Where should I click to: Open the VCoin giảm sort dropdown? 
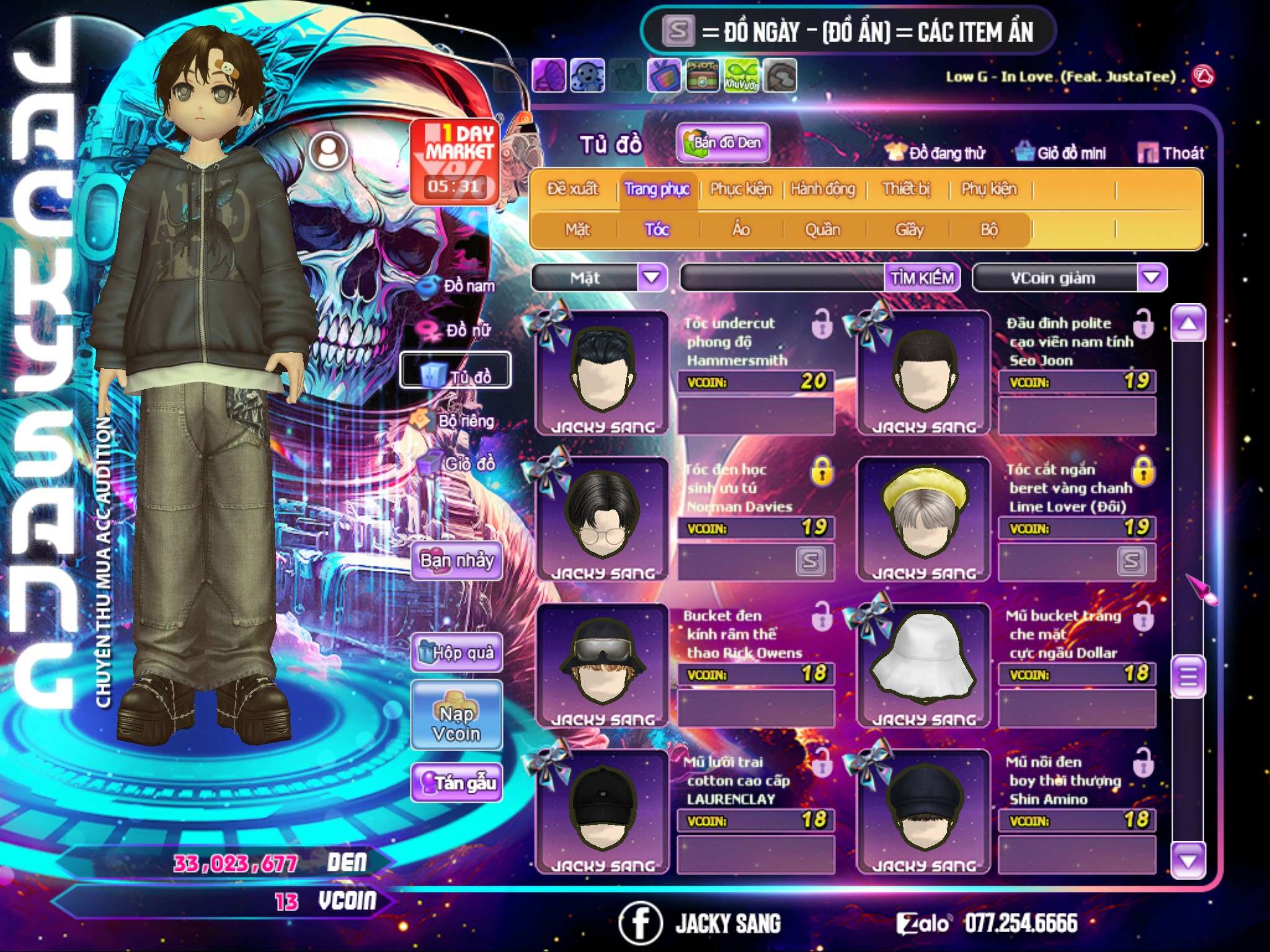click(1151, 278)
